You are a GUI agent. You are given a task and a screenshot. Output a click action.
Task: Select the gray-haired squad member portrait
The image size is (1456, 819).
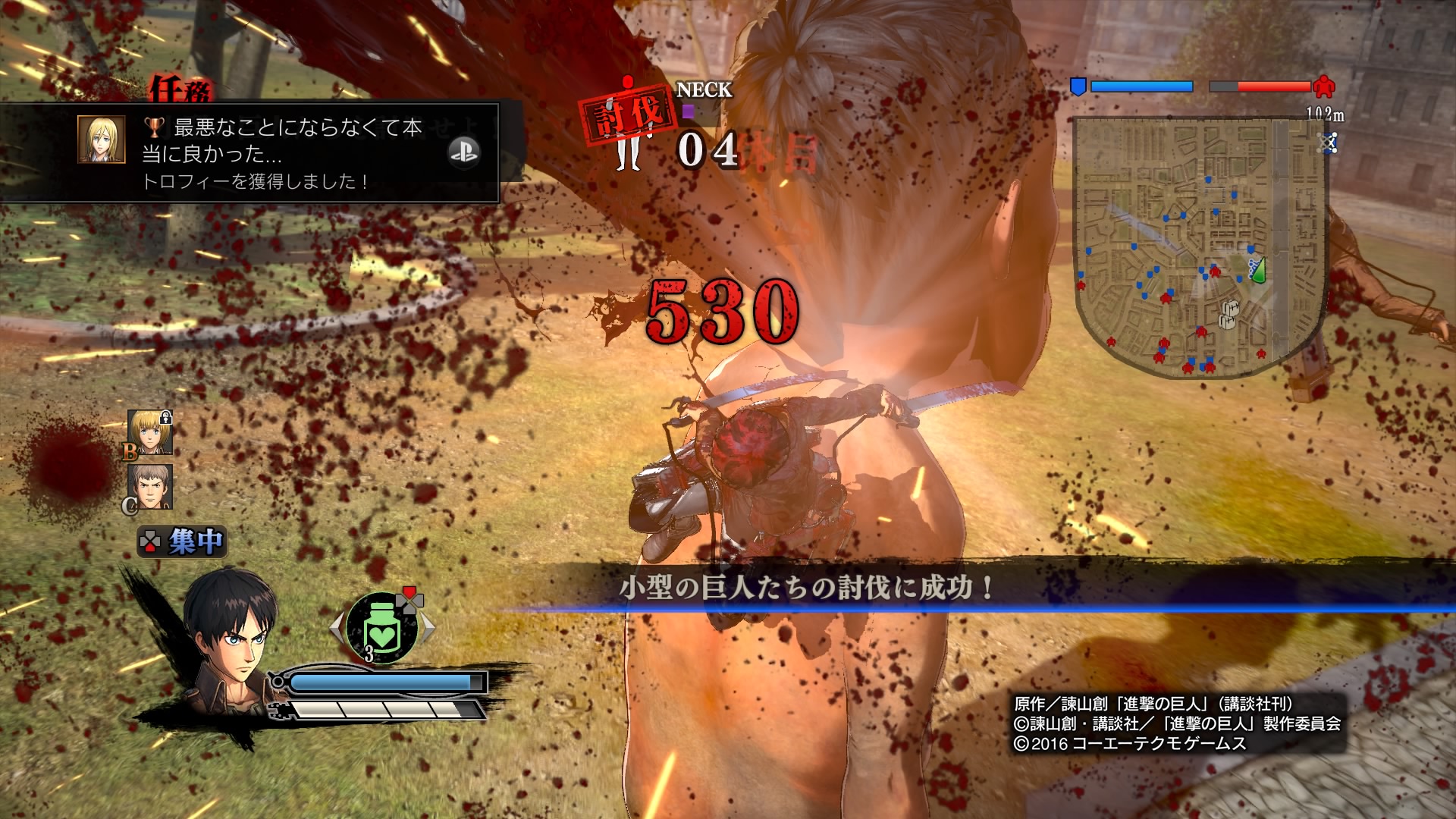(x=150, y=487)
